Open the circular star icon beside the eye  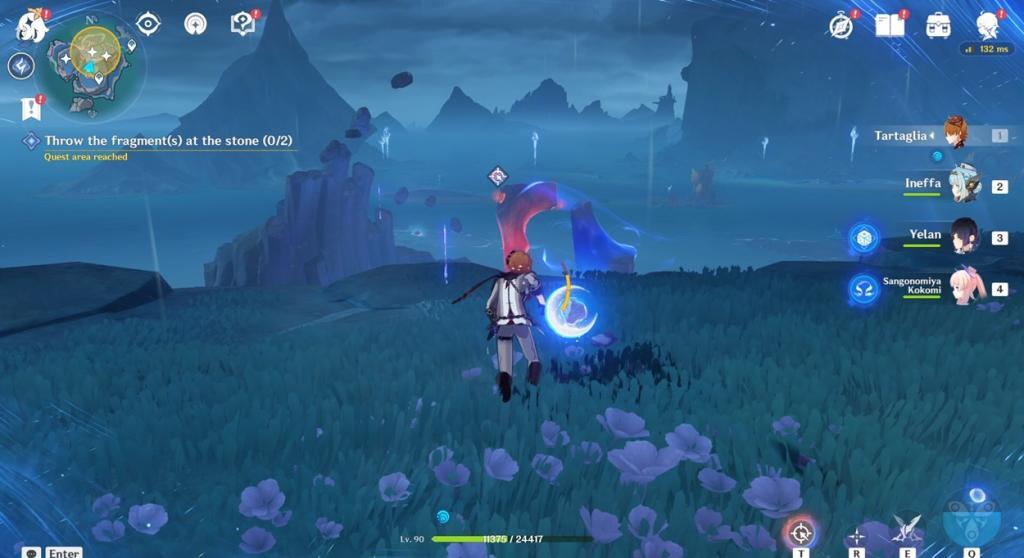click(x=195, y=23)
